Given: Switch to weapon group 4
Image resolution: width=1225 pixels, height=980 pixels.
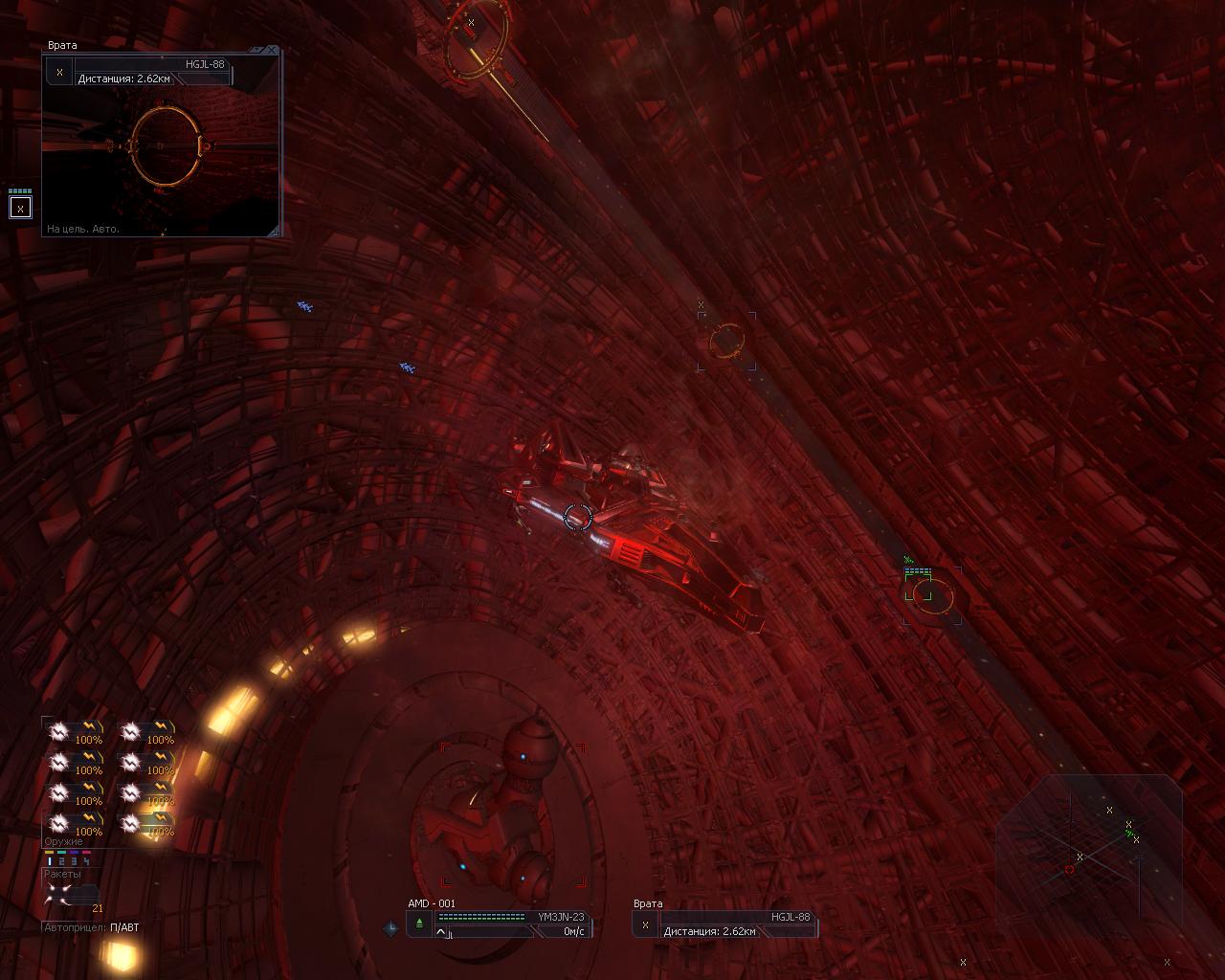Looking at the screenshot, I should coord(87,861).
